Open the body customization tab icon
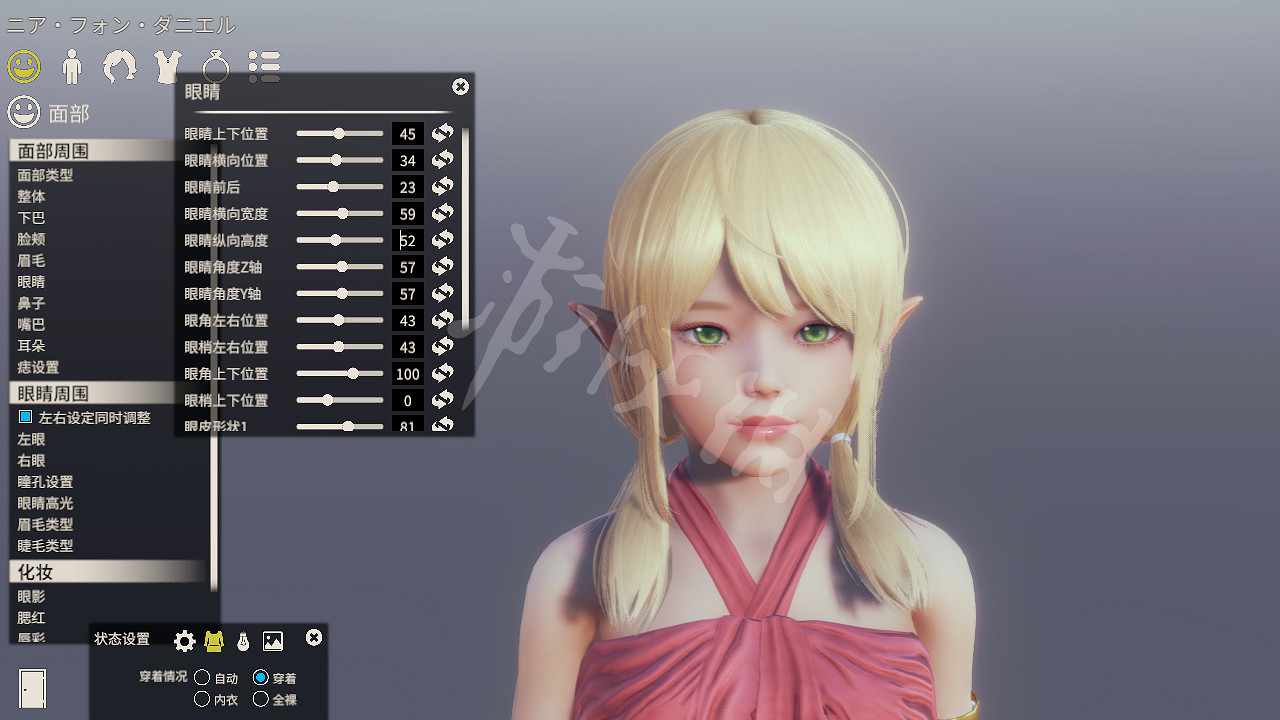The image size is (1280, 720). (x=71, y=67)
